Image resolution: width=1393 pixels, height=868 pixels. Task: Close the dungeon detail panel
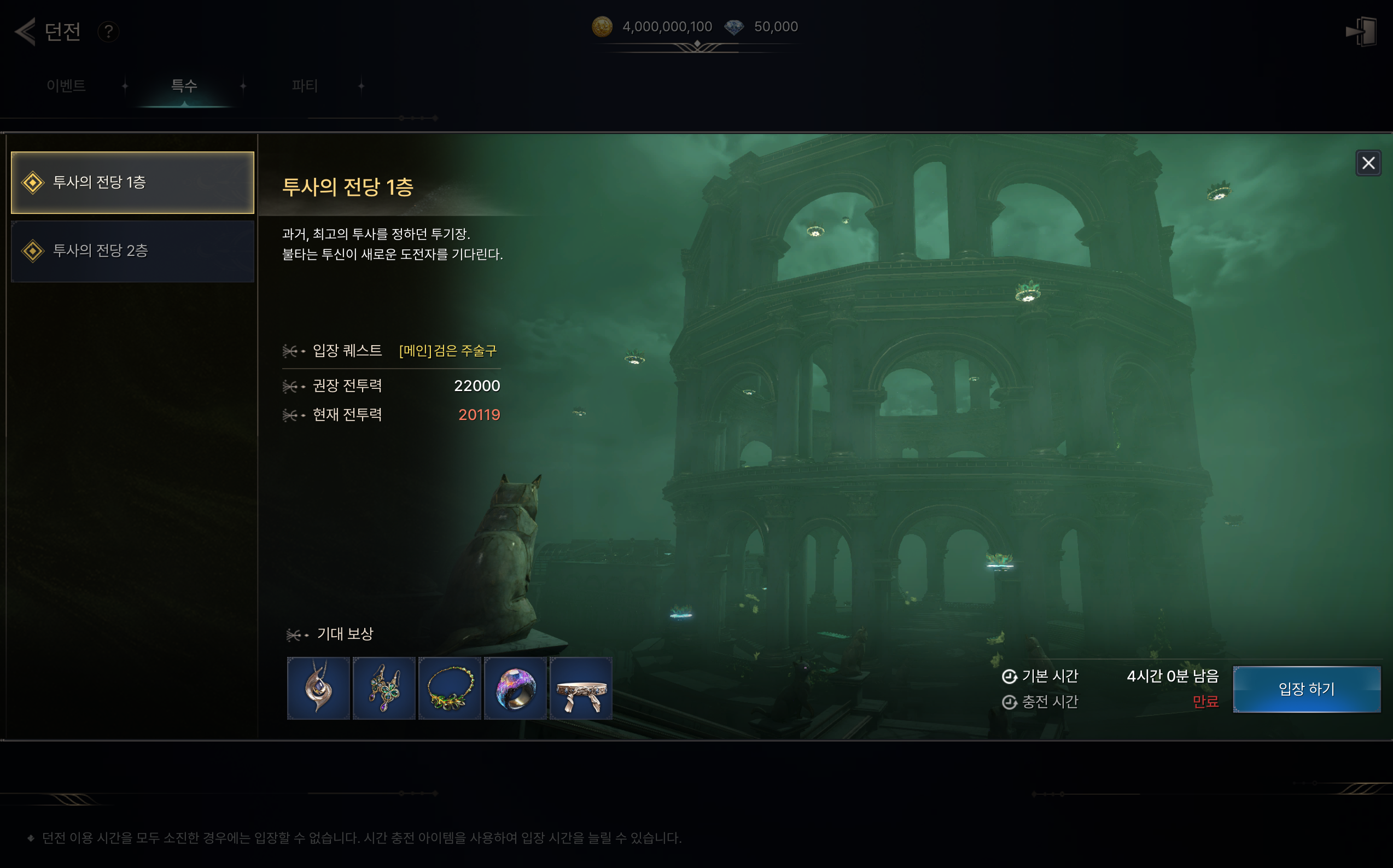point(1368,163)
